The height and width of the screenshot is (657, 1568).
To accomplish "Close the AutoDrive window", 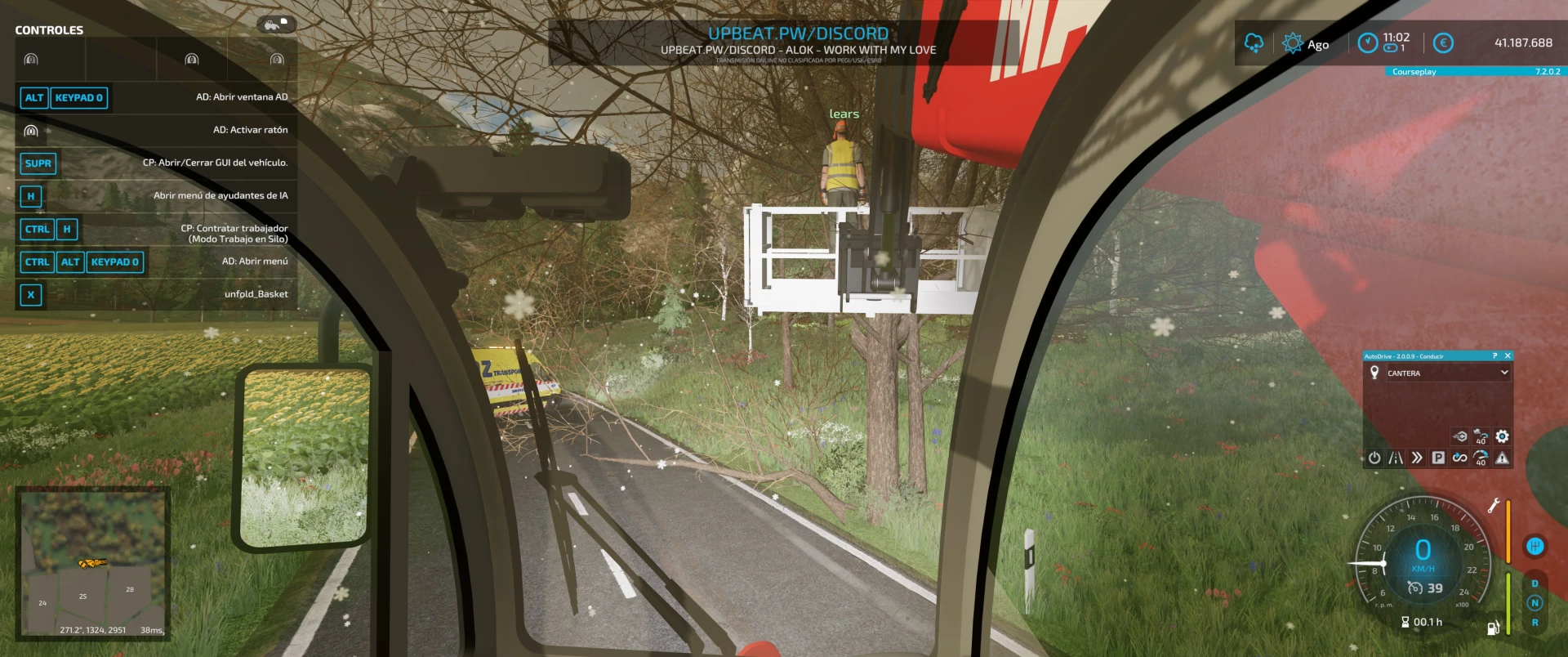I will pos(1508,356).
